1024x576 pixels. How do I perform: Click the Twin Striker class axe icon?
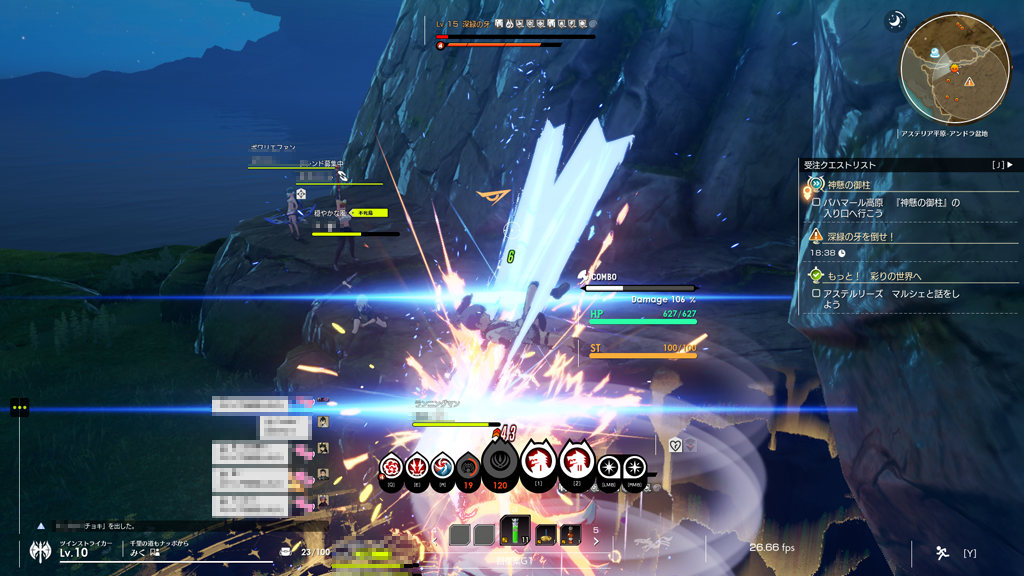pyautogui.click(x=40, y=550)
